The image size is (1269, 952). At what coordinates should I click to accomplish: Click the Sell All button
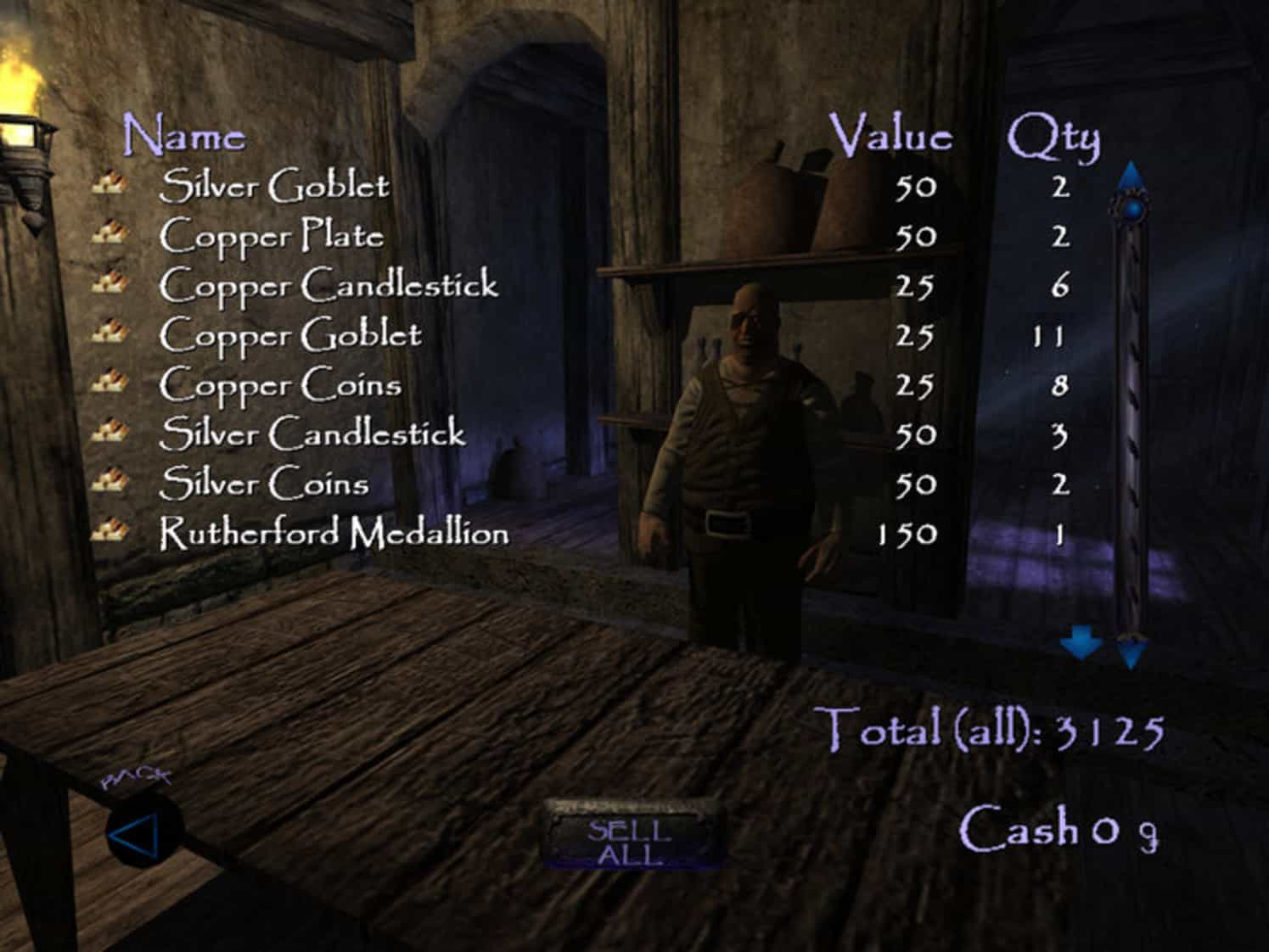click(x=630, y=842)
